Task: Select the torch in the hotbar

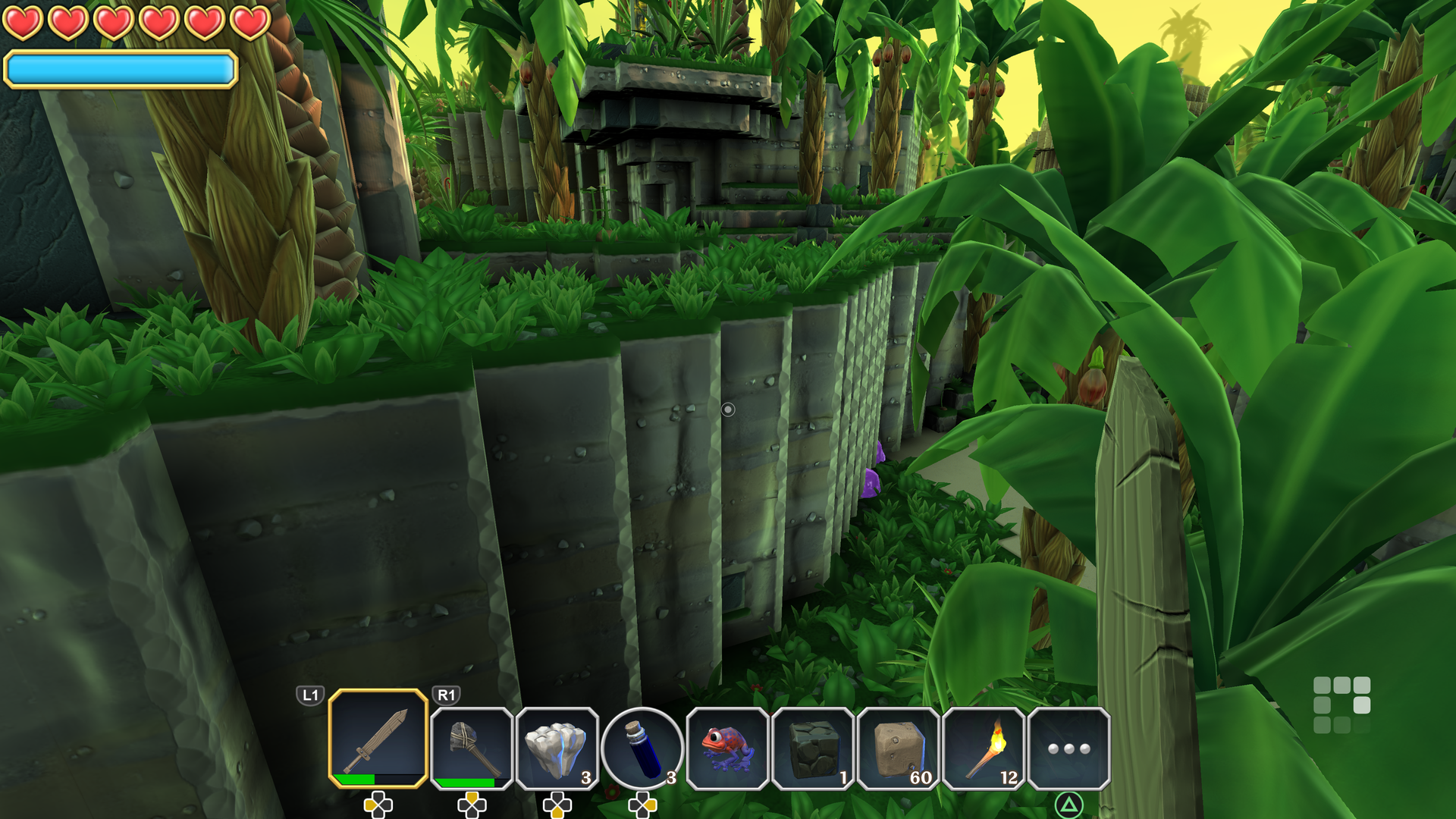Action: pyautogui.click(x=983, y=747)
